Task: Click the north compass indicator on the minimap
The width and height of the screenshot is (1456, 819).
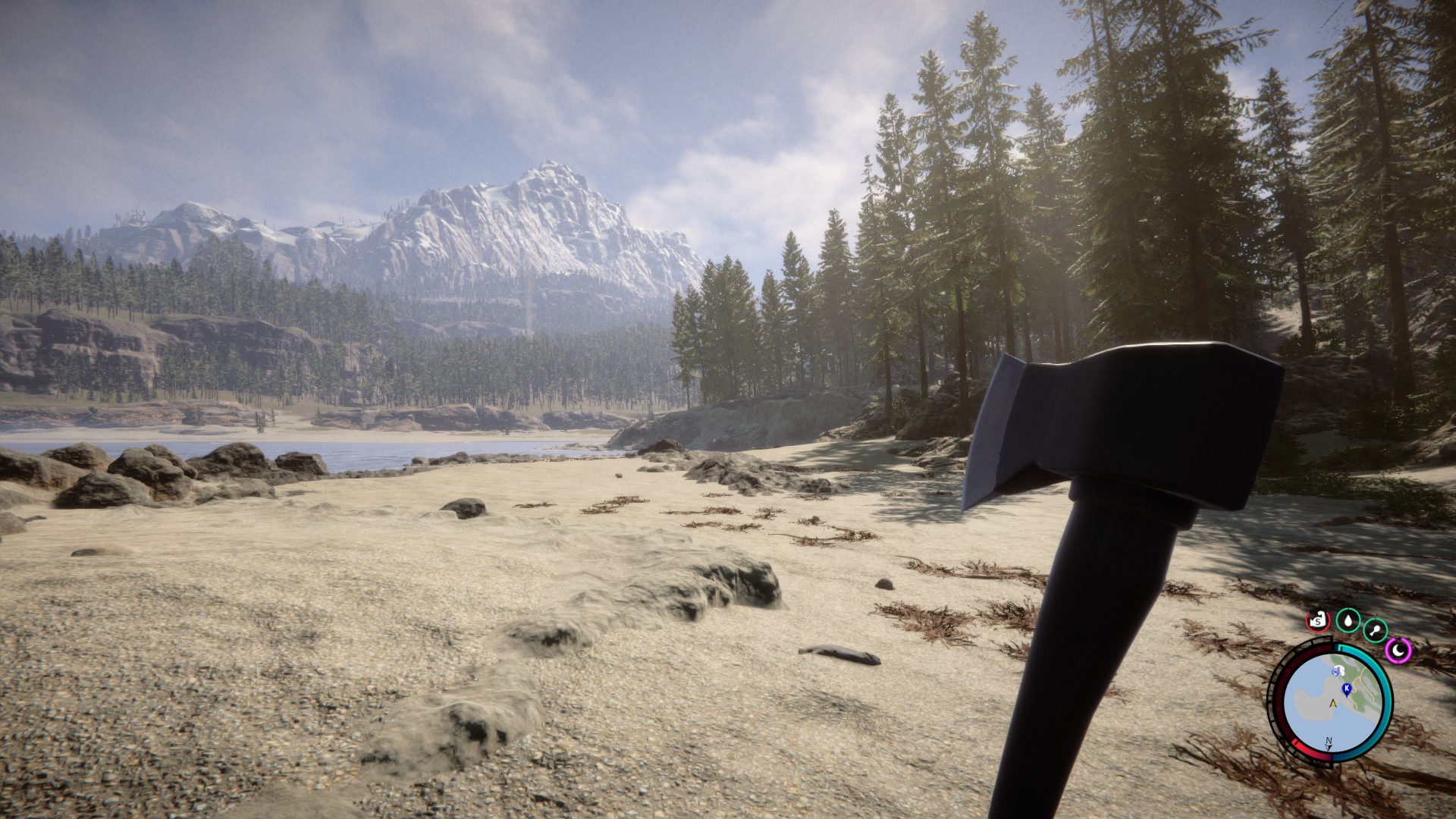Action: coord(1329,743)
